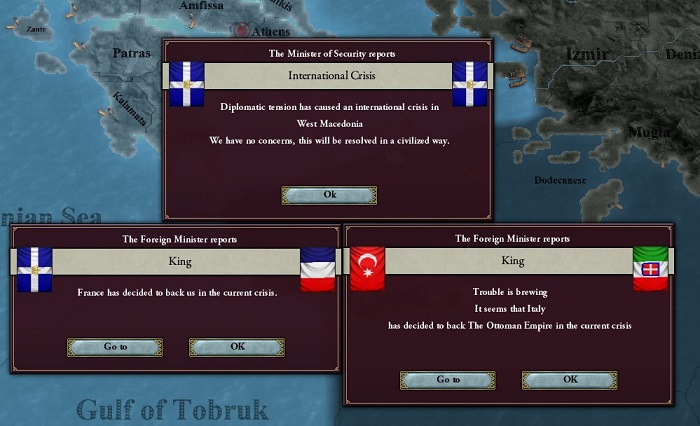Screen dimensions: 700x426
Task: Go to the Italy backing Ottoman event
Action: pyautogui.click(x=448, y=380)
